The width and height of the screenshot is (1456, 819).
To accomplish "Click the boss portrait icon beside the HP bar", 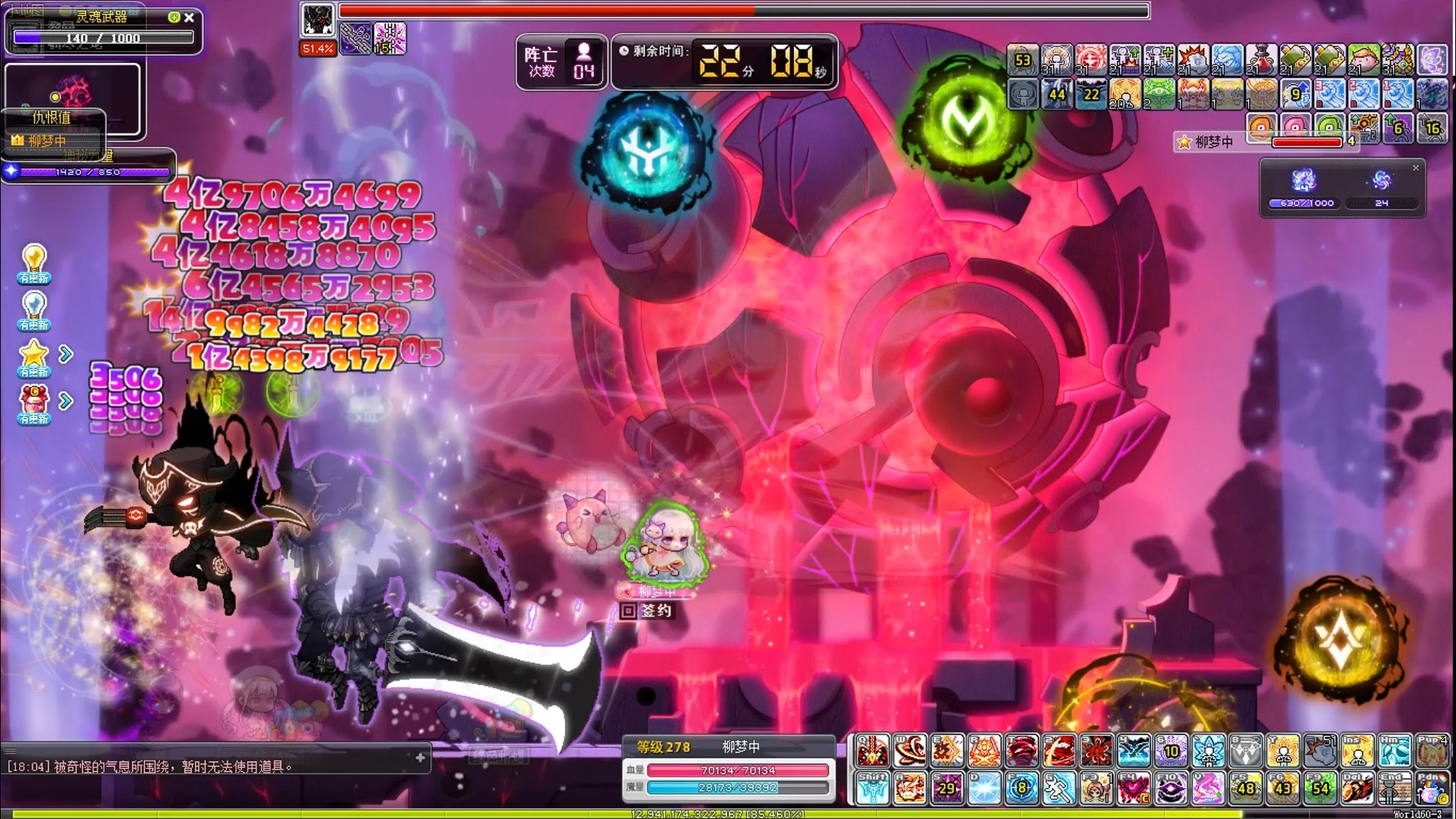I will tap(317, 20).
